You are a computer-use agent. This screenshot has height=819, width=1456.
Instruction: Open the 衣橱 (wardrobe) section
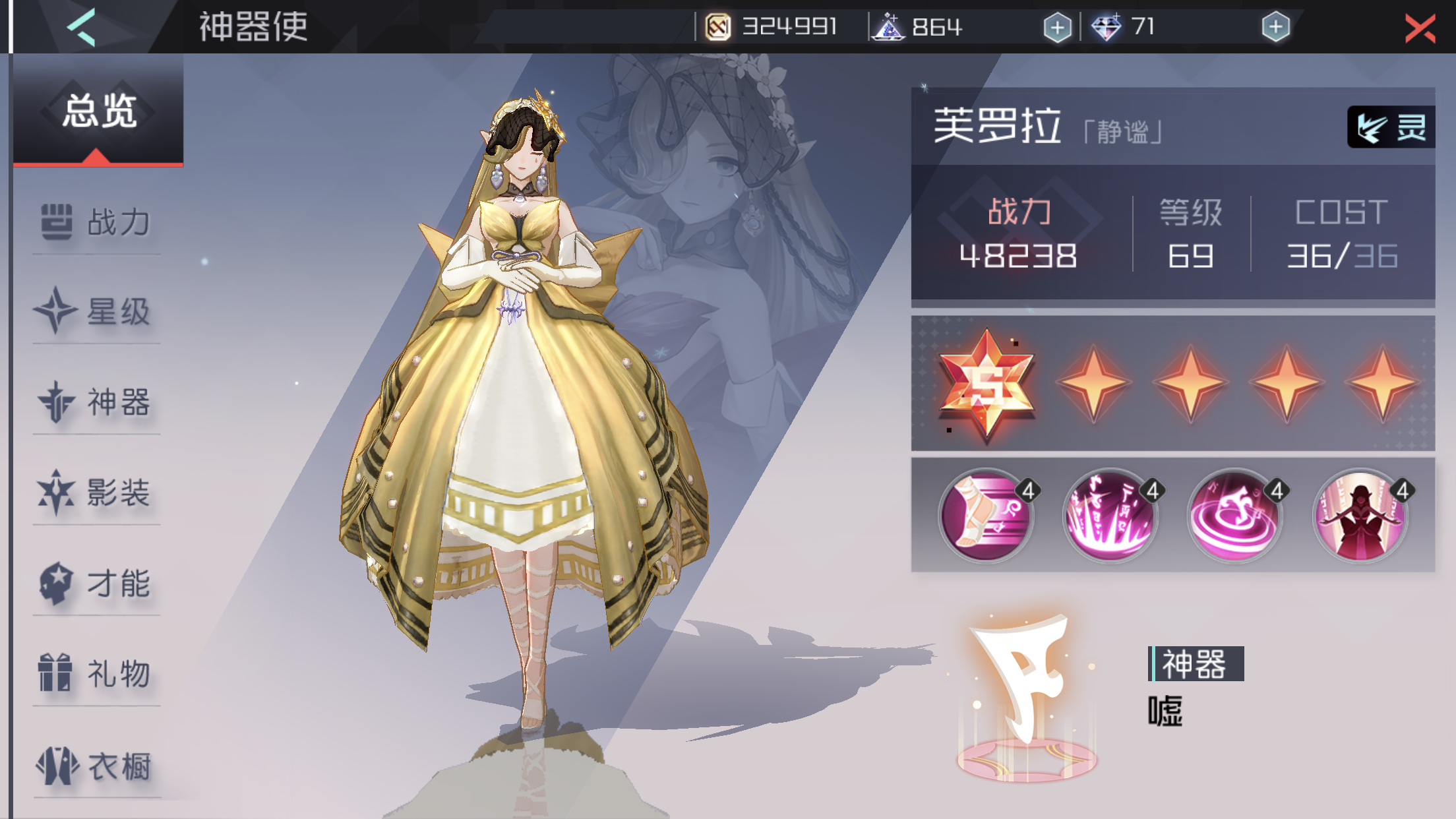[96, 765]
